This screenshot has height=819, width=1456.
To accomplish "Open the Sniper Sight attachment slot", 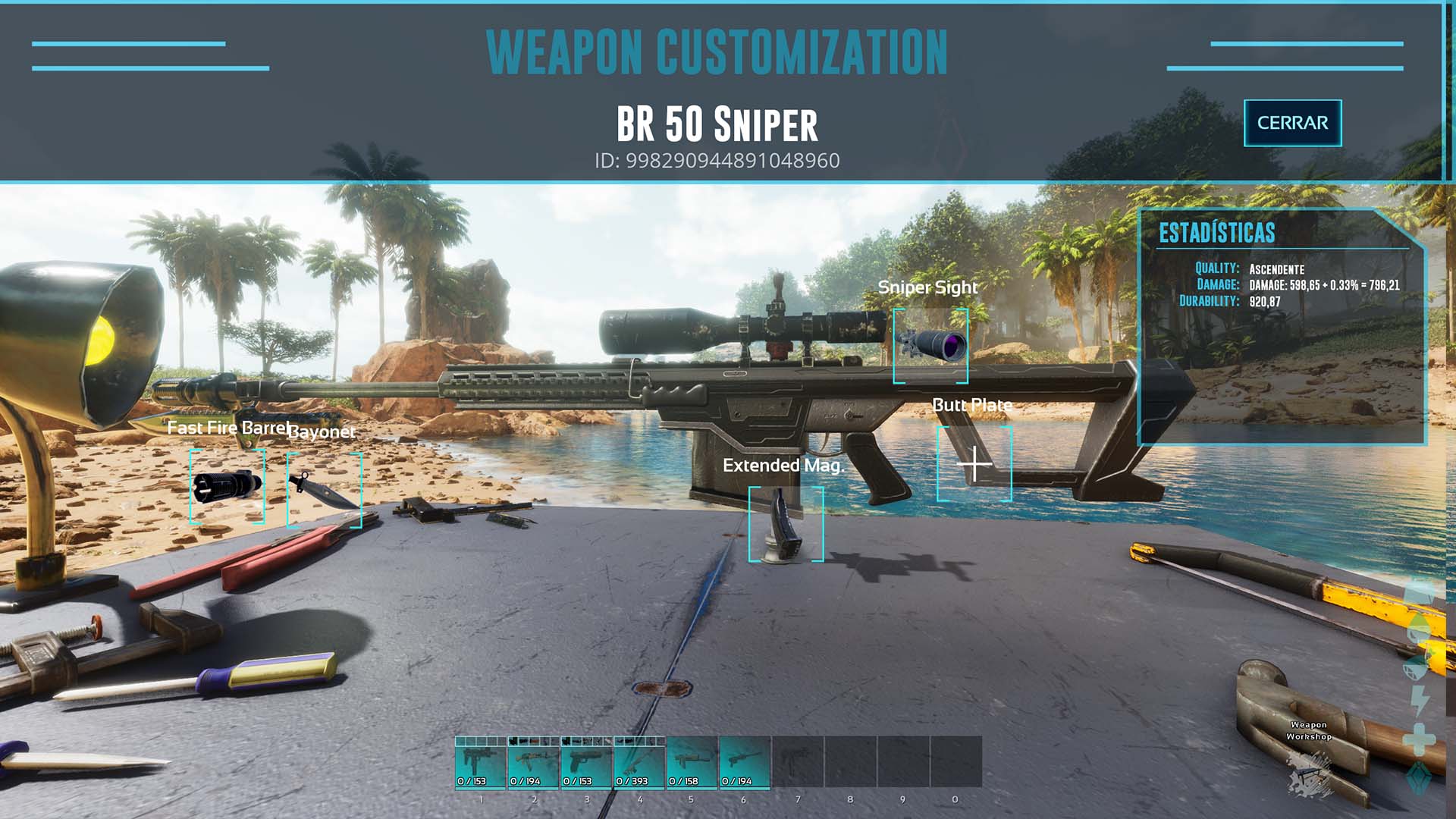I will coord(930,346).
